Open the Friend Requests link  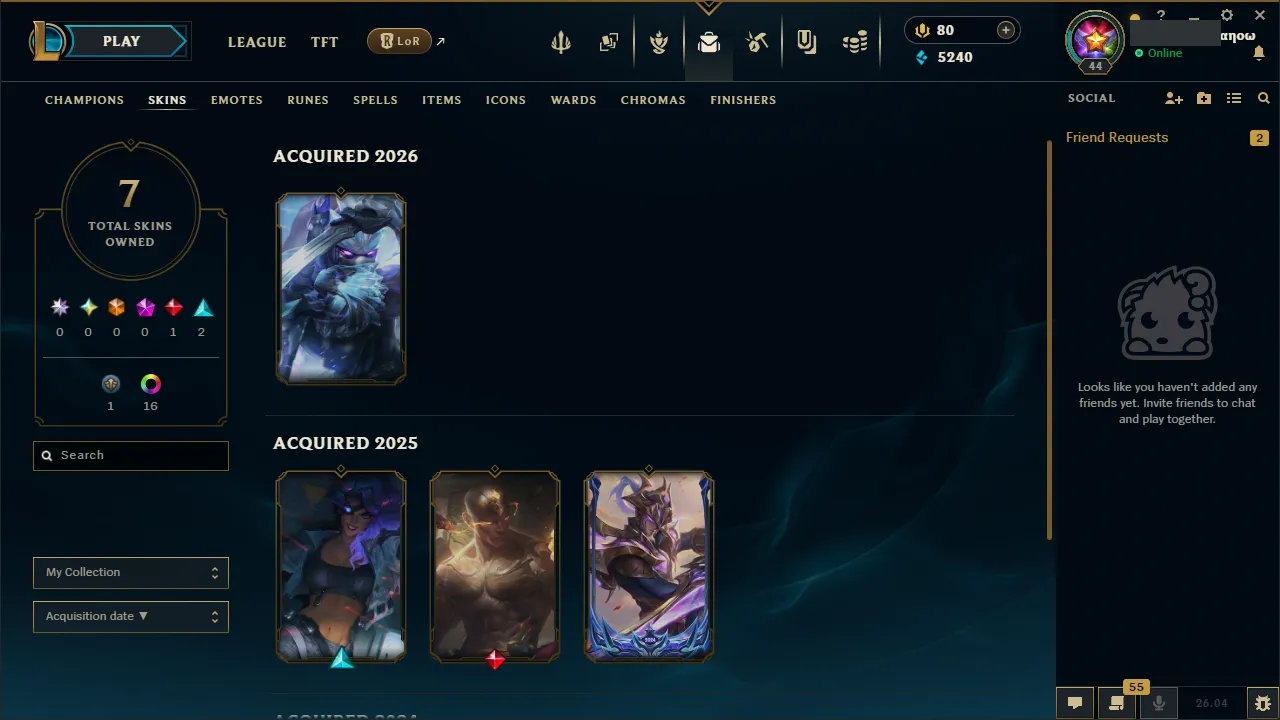(1117, 137)
